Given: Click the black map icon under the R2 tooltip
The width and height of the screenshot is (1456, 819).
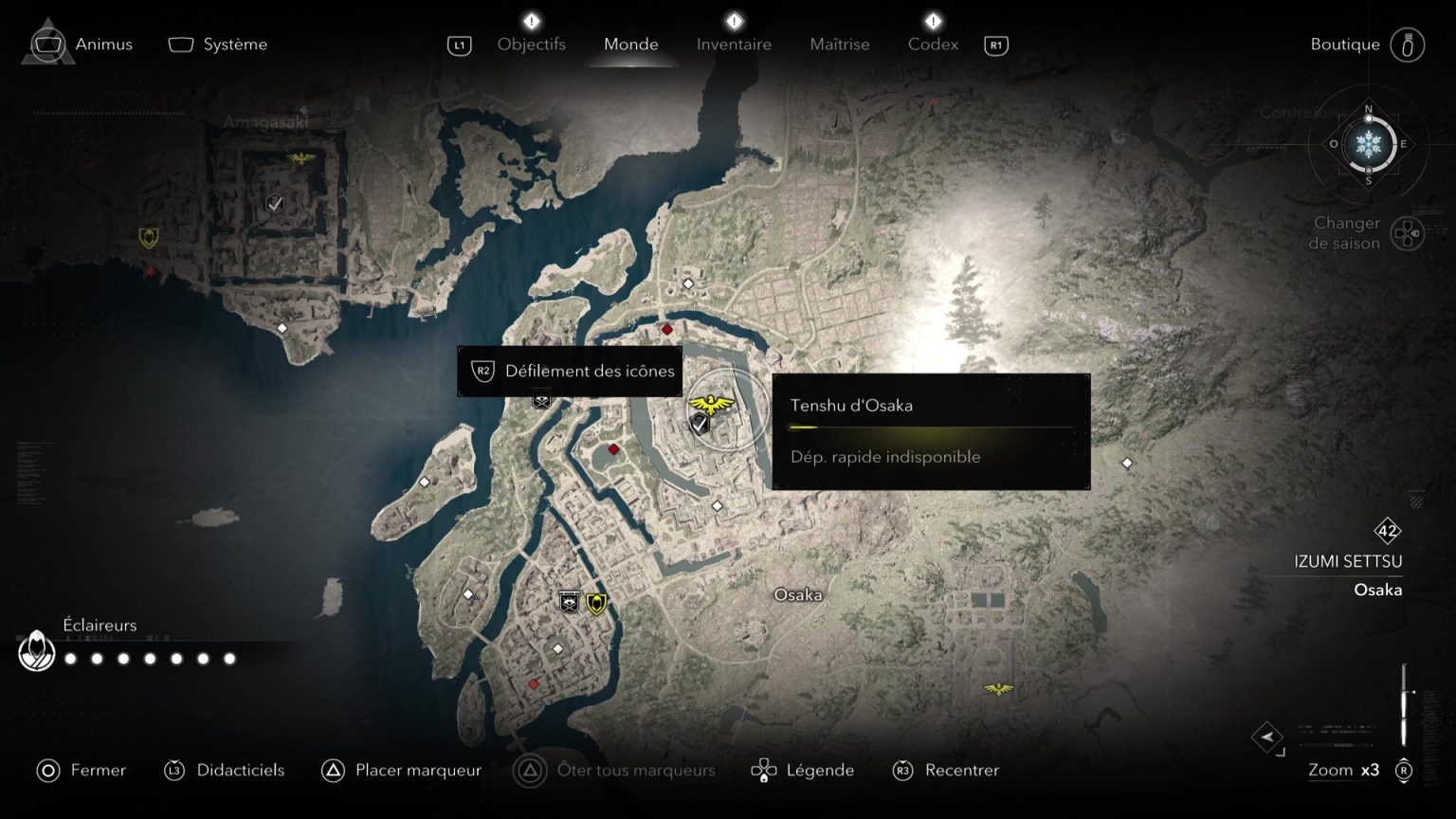Looking at the screenshot, I should (540, 400).
